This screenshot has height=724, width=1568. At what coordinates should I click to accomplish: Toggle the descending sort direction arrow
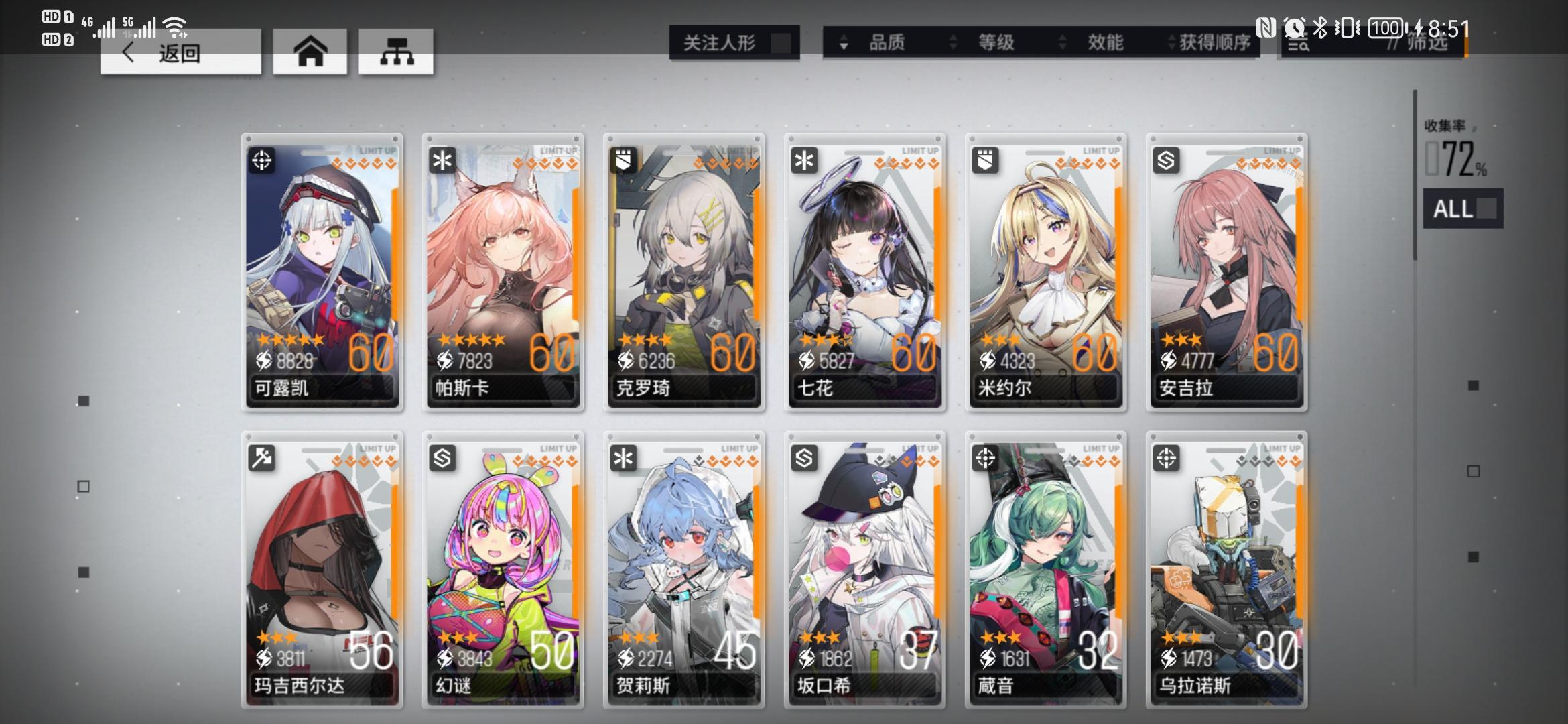[843, 45]
